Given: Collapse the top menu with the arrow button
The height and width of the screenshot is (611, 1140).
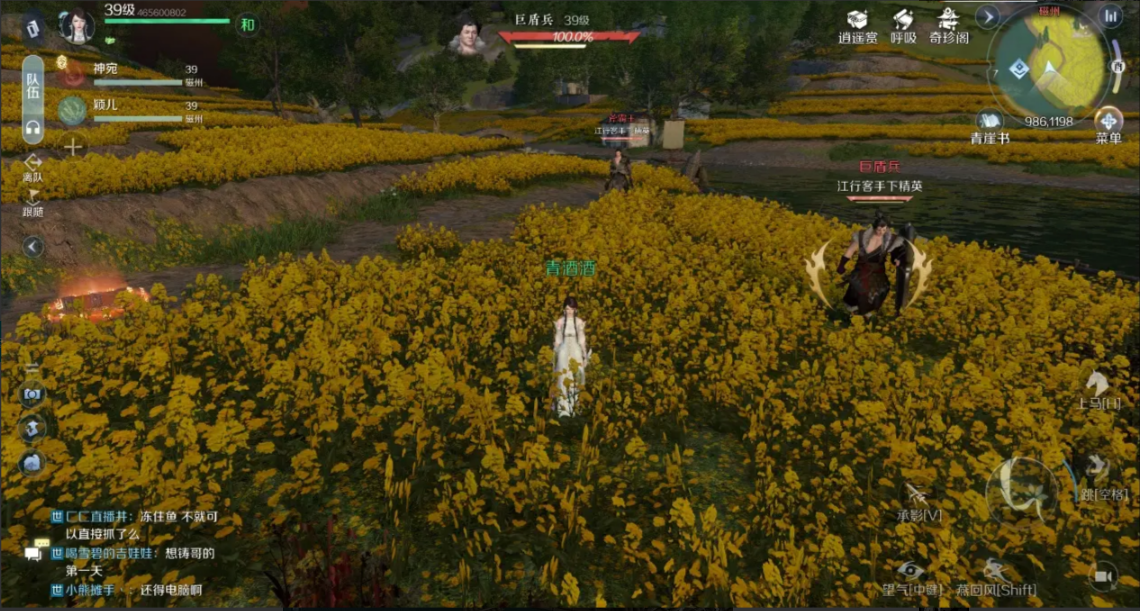Looking at the screenshot, I should click(x=988, y=16).
